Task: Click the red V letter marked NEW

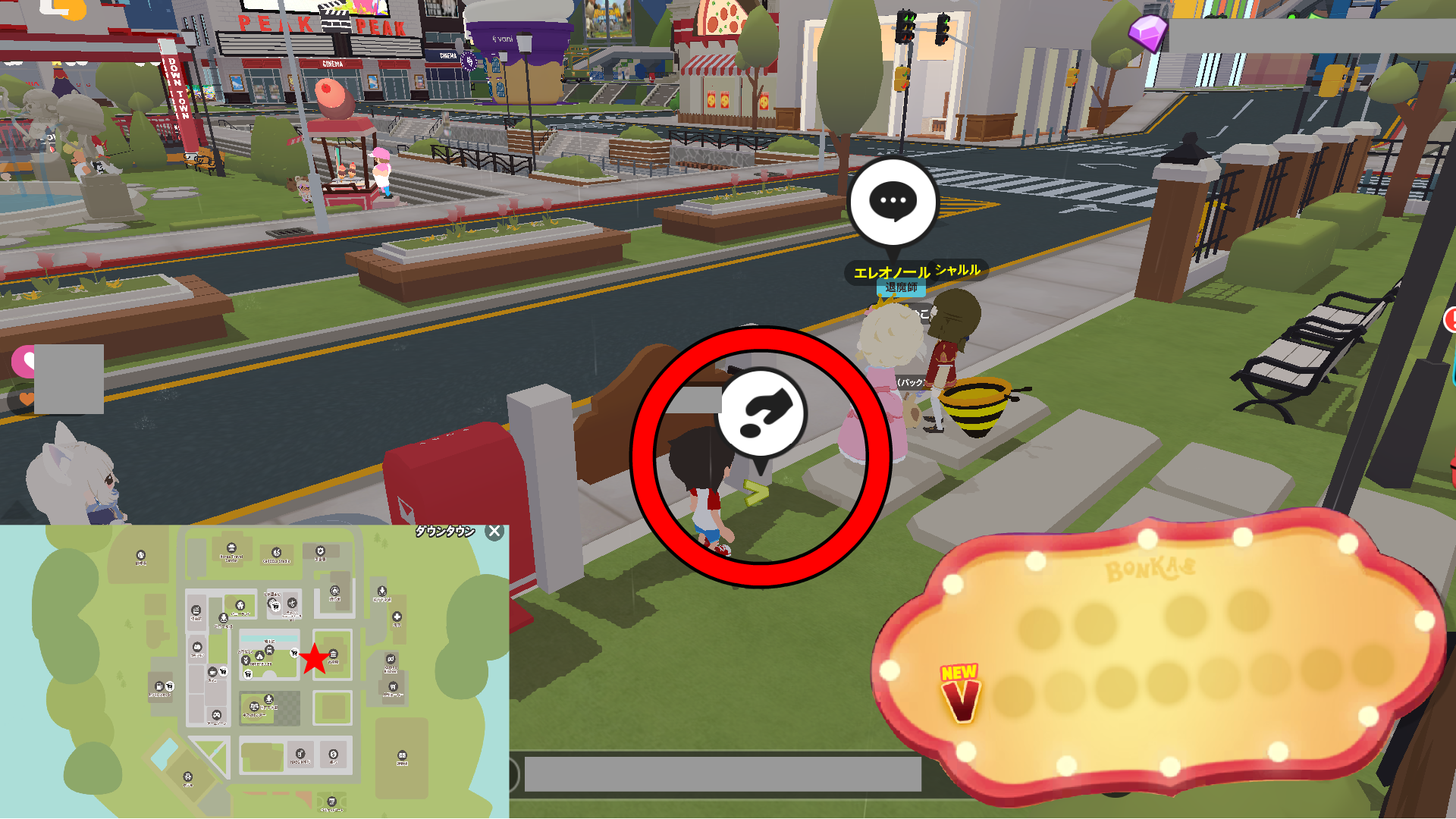Action: coord(960,698)
